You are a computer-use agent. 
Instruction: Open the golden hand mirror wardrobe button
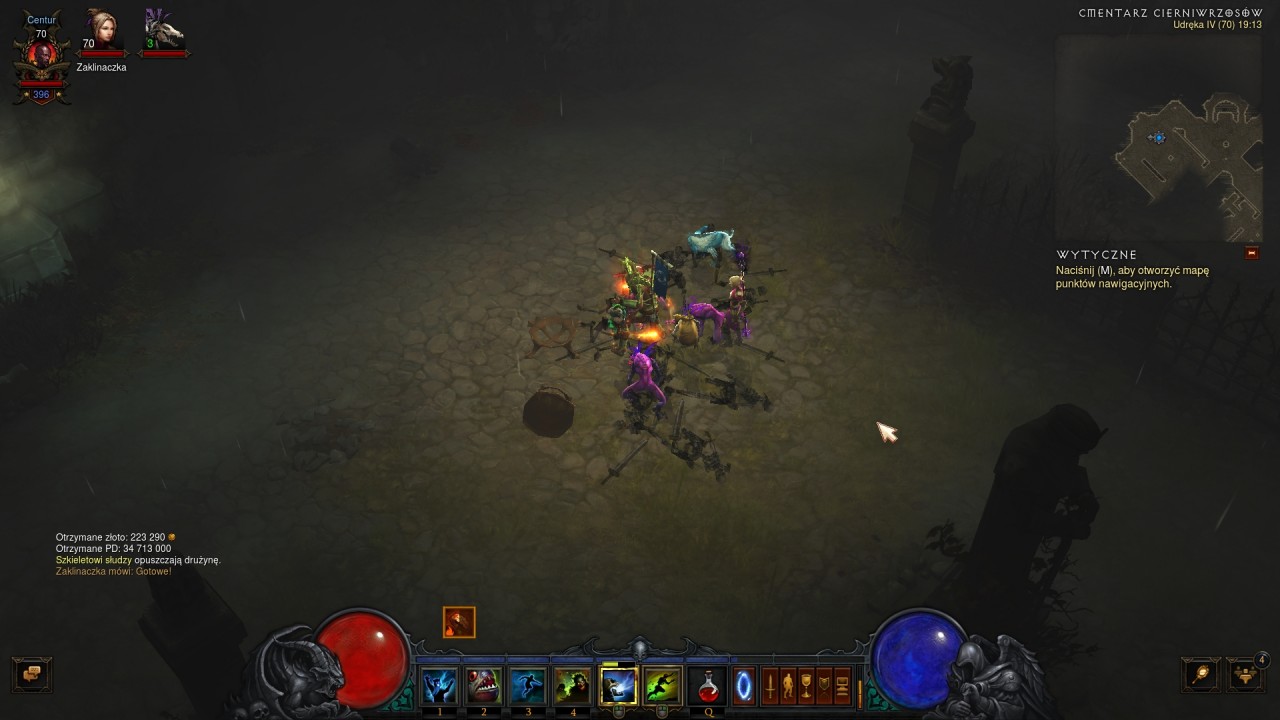pyautogui.click(x=1201, y=674)
